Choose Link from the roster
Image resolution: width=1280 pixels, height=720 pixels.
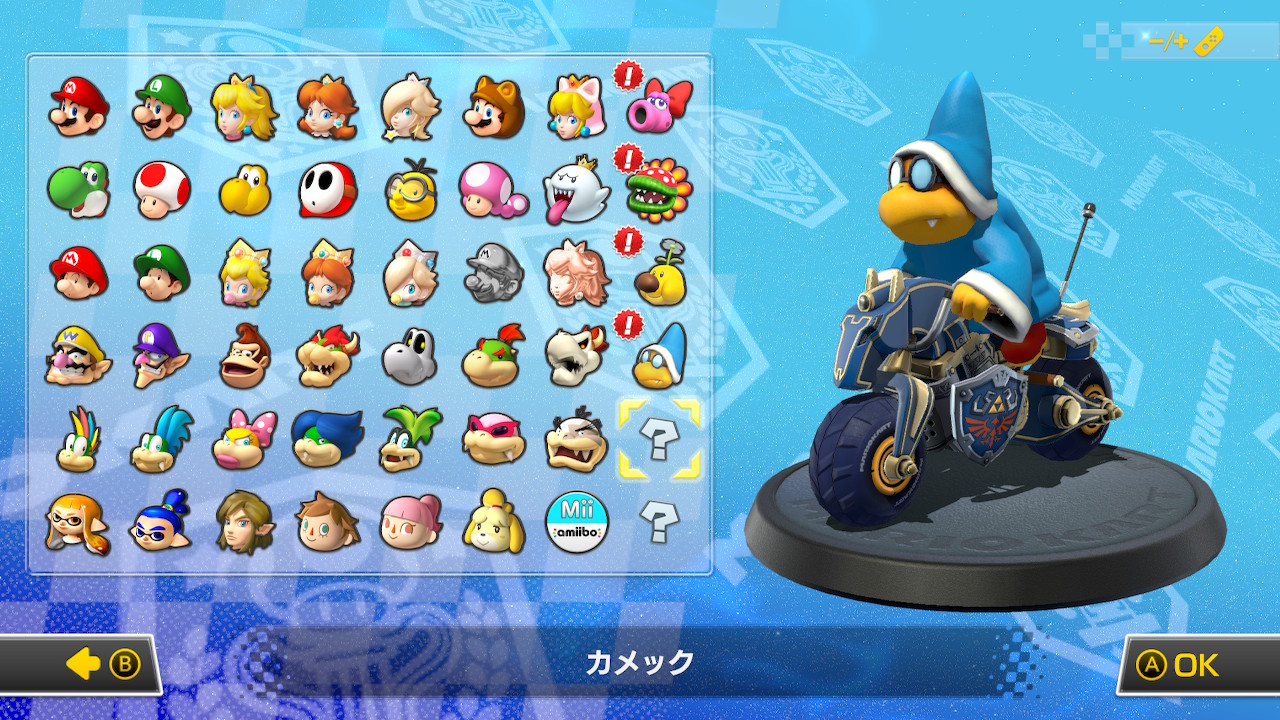[x=243, y=521]
